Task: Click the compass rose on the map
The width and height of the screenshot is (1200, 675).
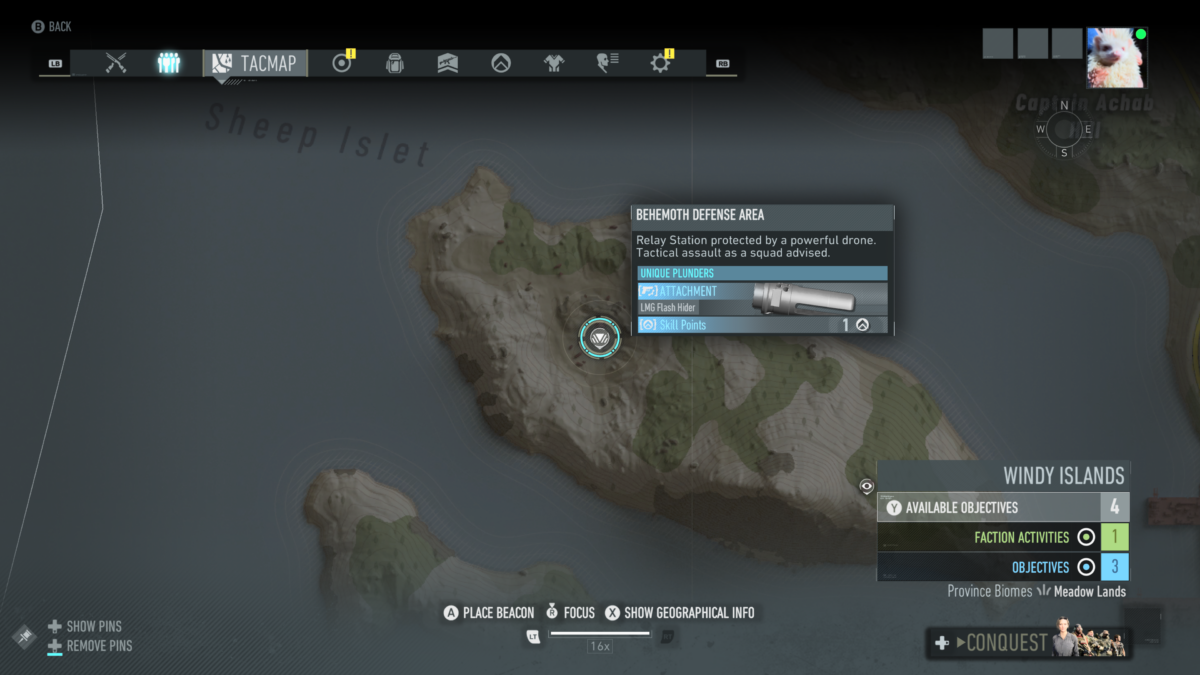Action: (1064, 129)
